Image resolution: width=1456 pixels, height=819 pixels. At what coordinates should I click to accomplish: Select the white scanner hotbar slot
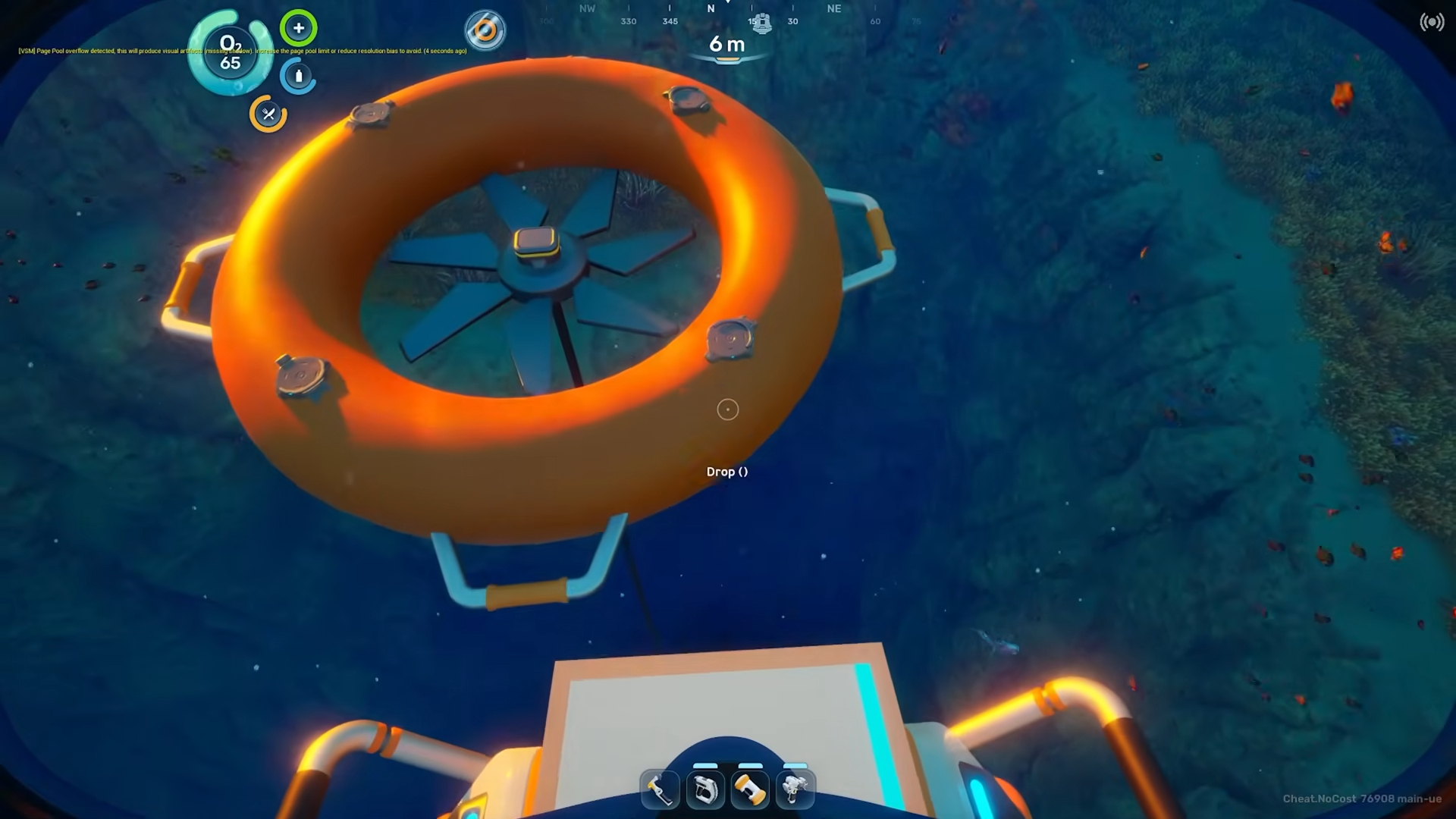(x=704, y=790)
